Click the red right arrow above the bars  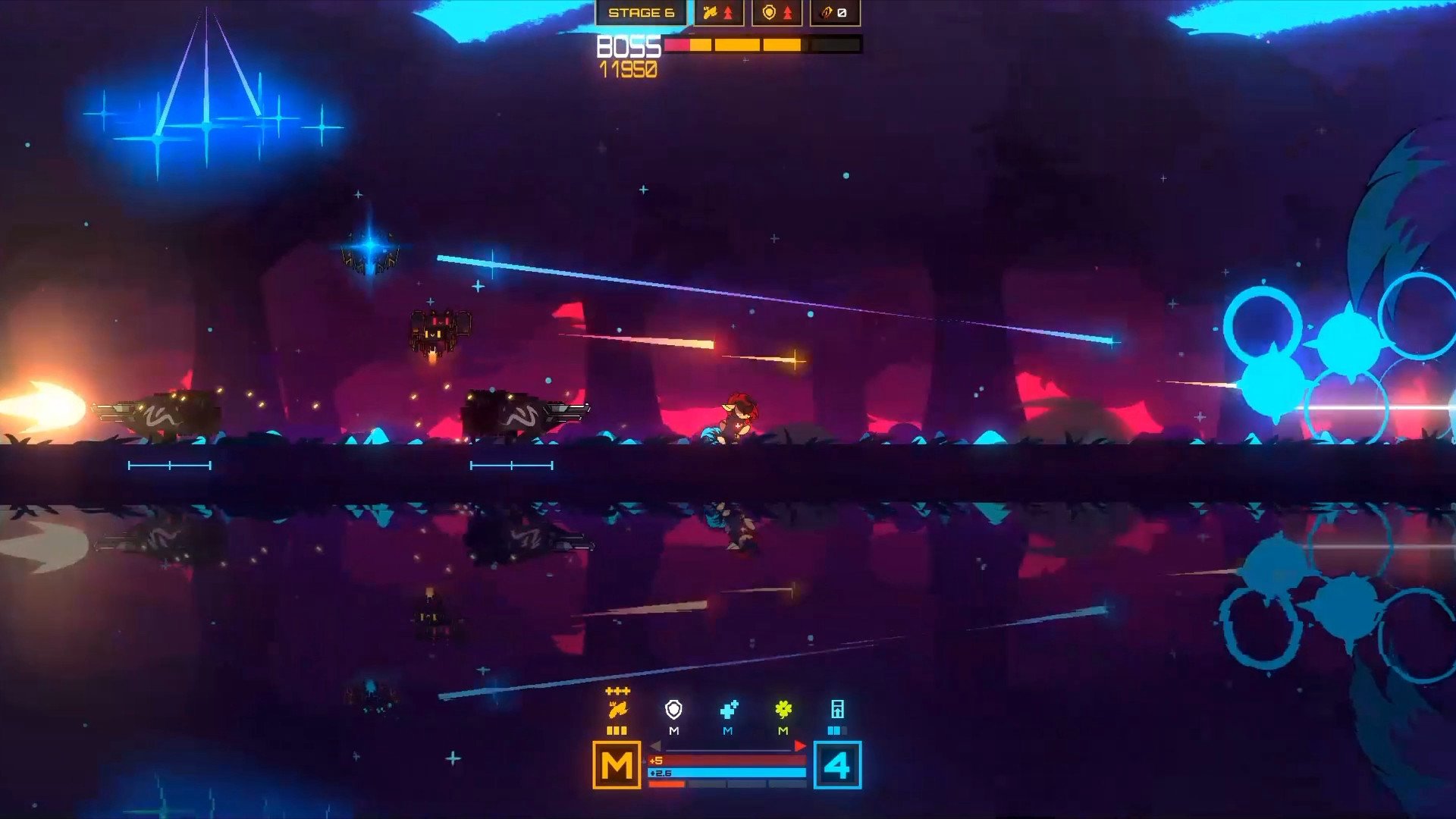pos(799,746)
